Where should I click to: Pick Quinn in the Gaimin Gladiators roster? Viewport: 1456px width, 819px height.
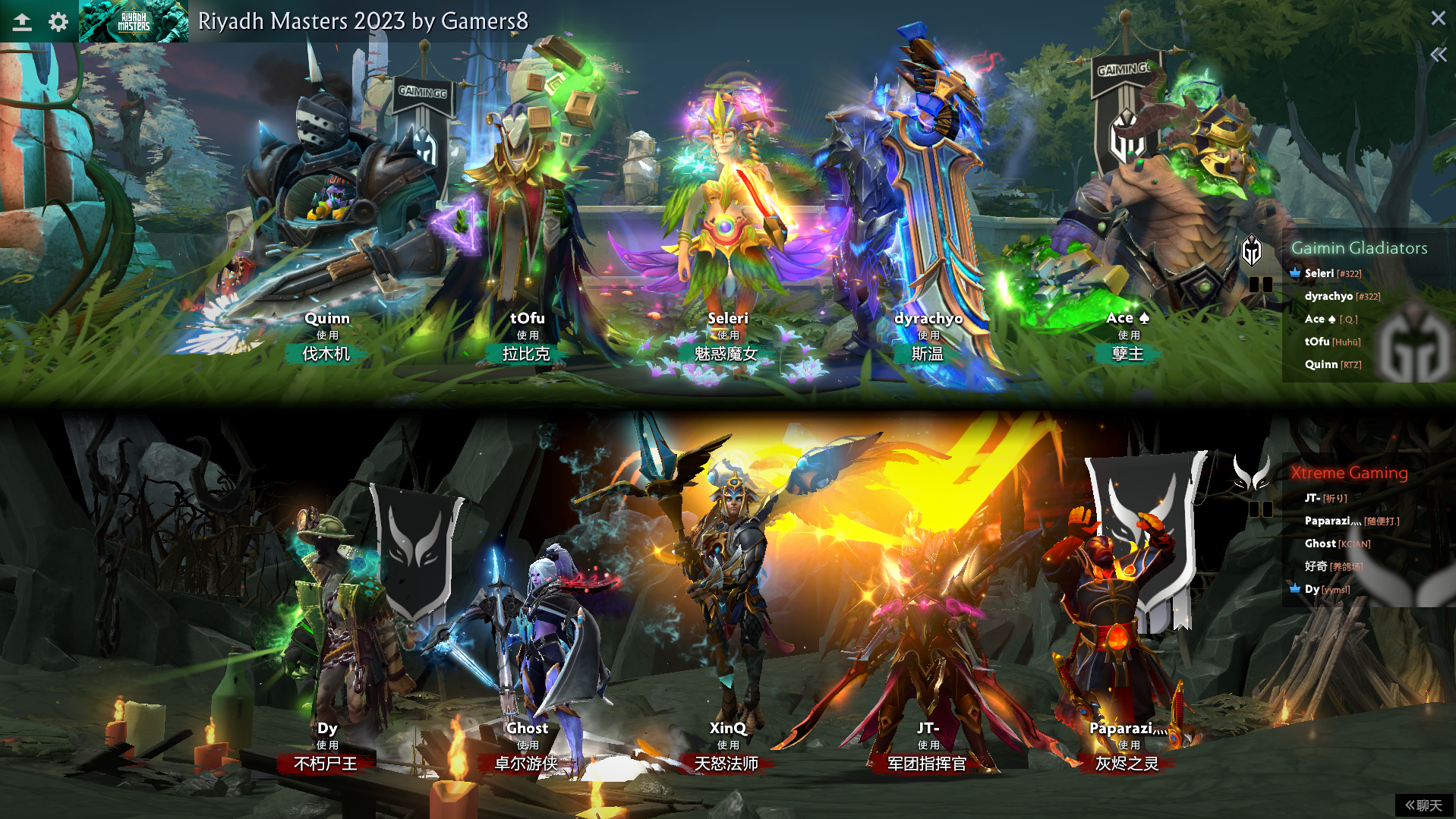click(1321, 364)
